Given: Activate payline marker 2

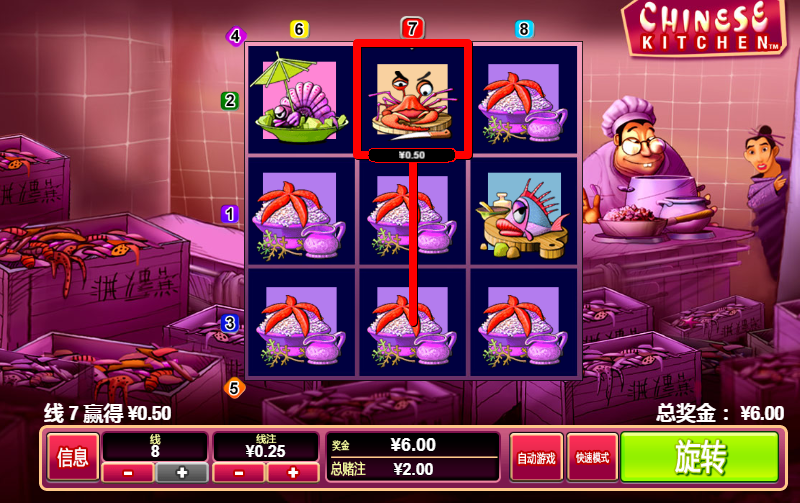Looking at the screenshot, I should (x=230, y=100).
